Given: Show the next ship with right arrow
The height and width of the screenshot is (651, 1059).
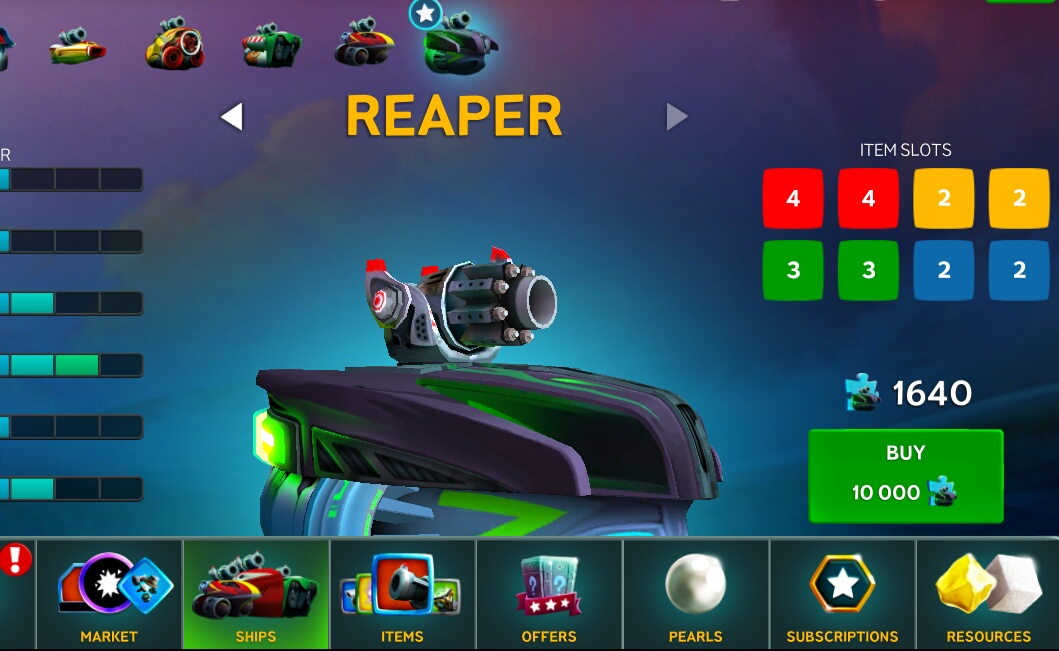Looking at the screenshot, I should [677, 118].
